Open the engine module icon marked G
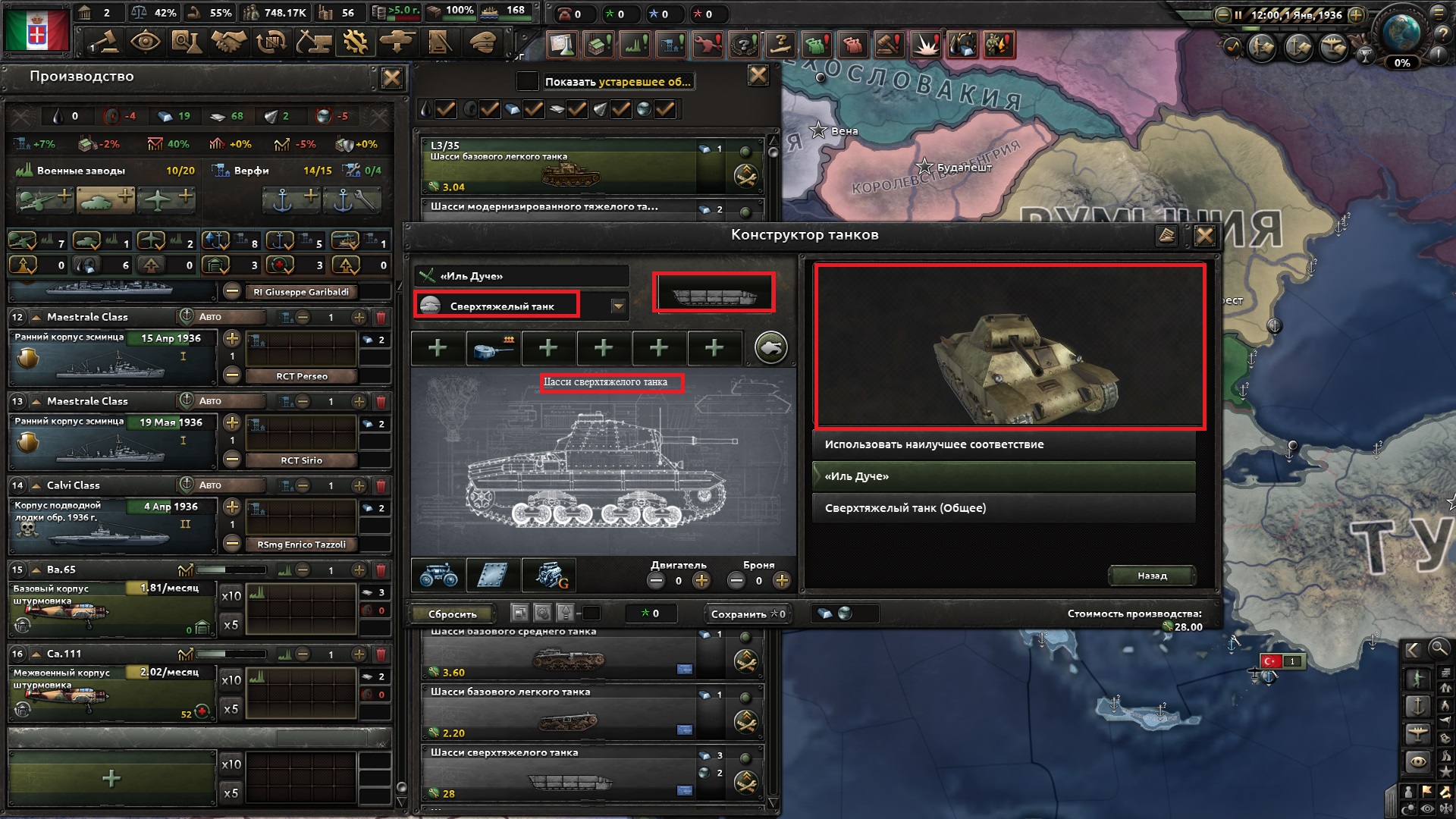The height and width of the screenshot is (819, 1456). click(548, 576)
